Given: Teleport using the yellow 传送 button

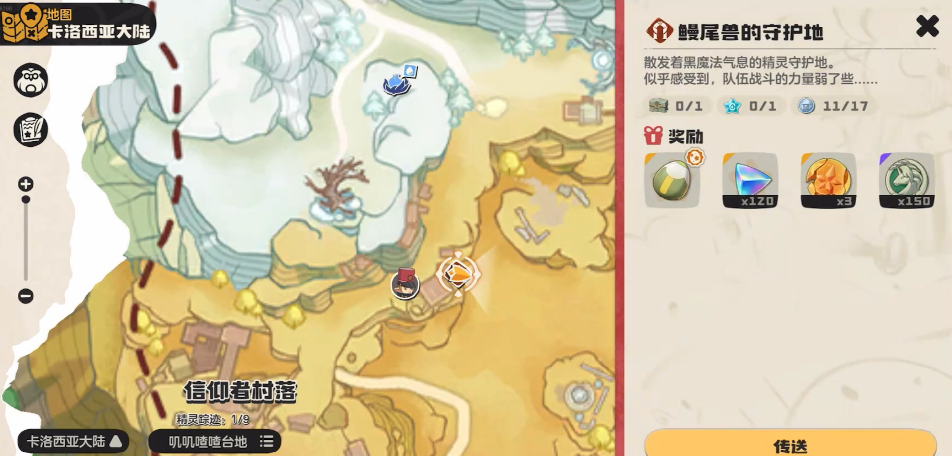Looking at the screenshot, I should [790, 444].
